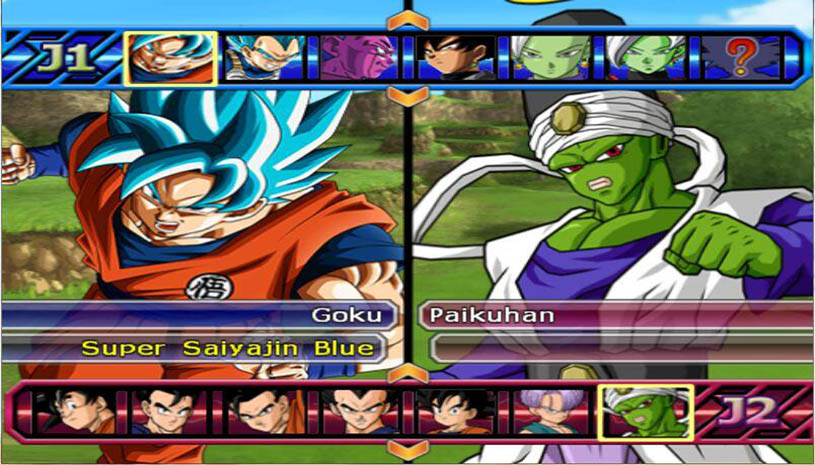Click the red question mark mystery slot
The image size is (815, 465).
pos(739,58)
